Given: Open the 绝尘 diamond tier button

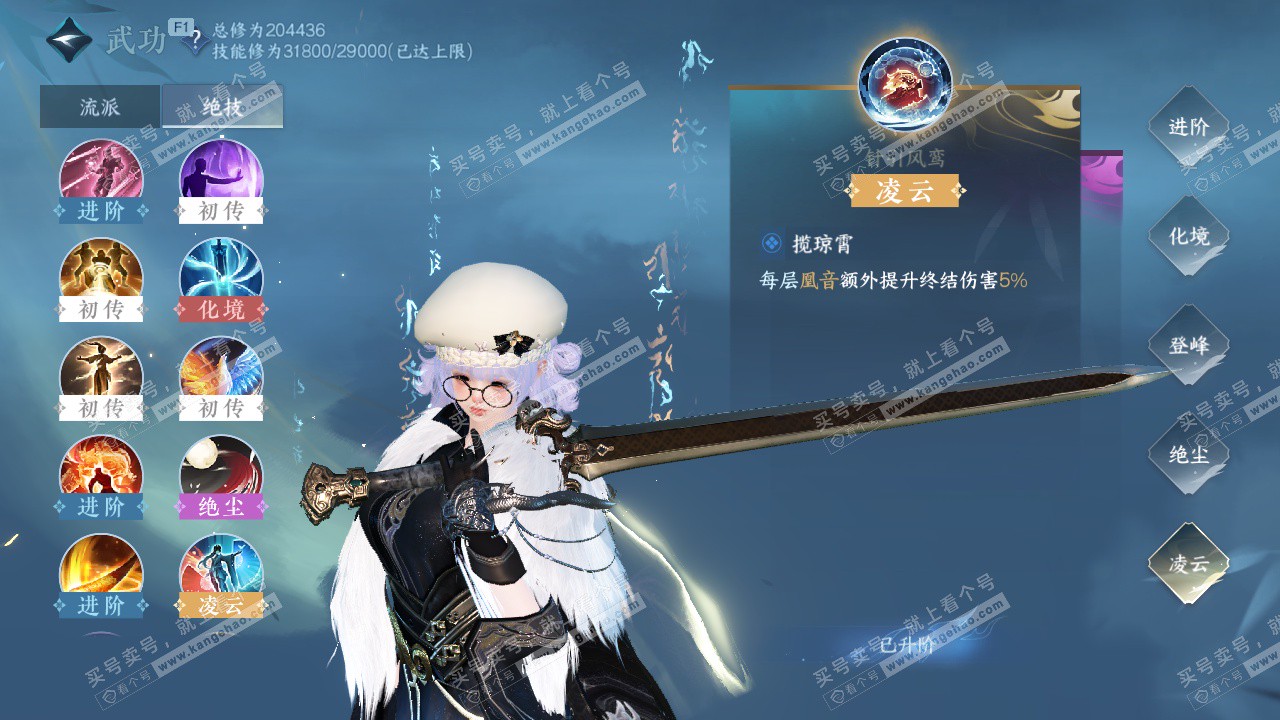Looking at the screenshot, I should tap(1189, 454).
